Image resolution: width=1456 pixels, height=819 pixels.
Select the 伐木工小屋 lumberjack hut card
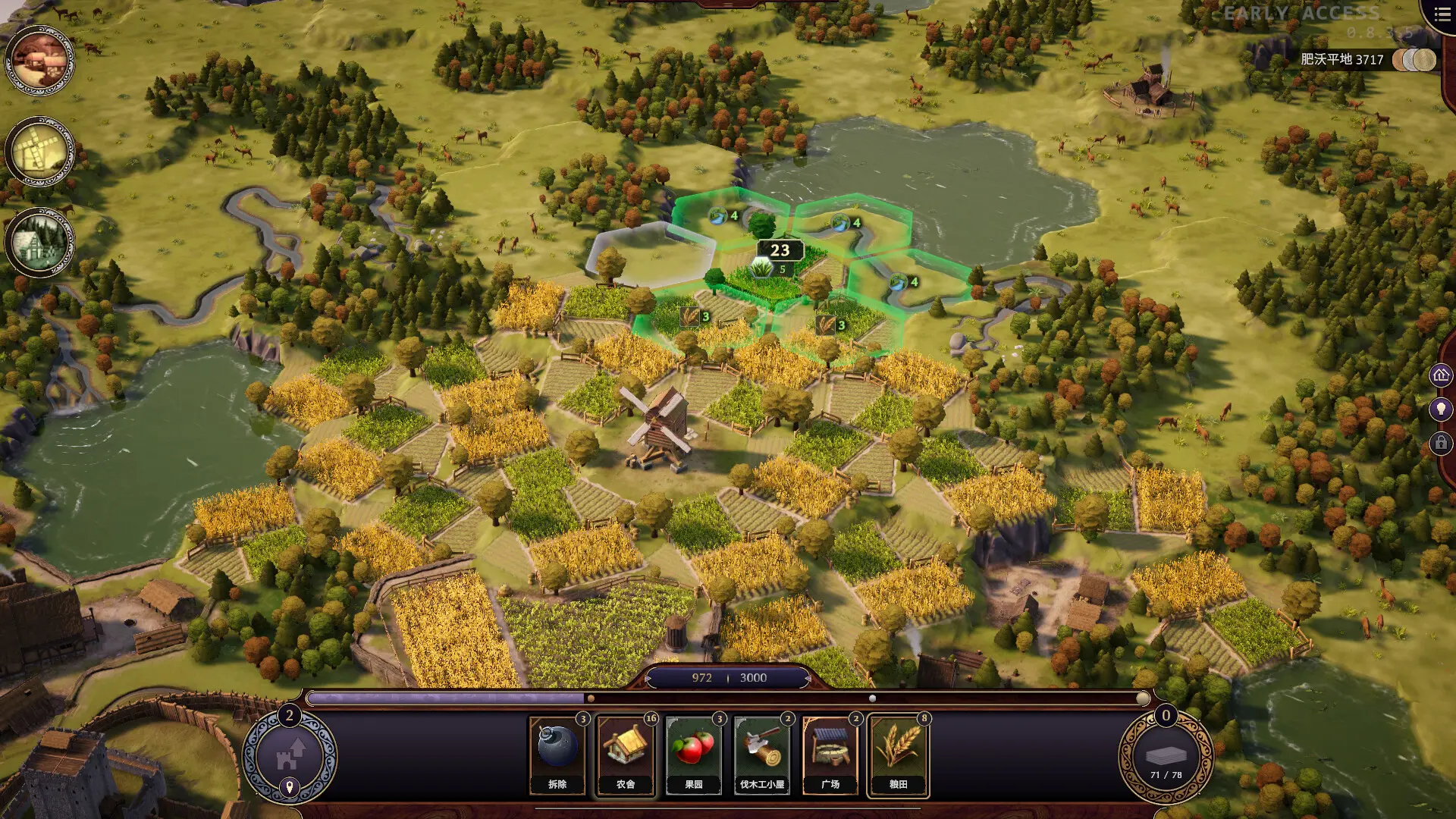point(762,756)
